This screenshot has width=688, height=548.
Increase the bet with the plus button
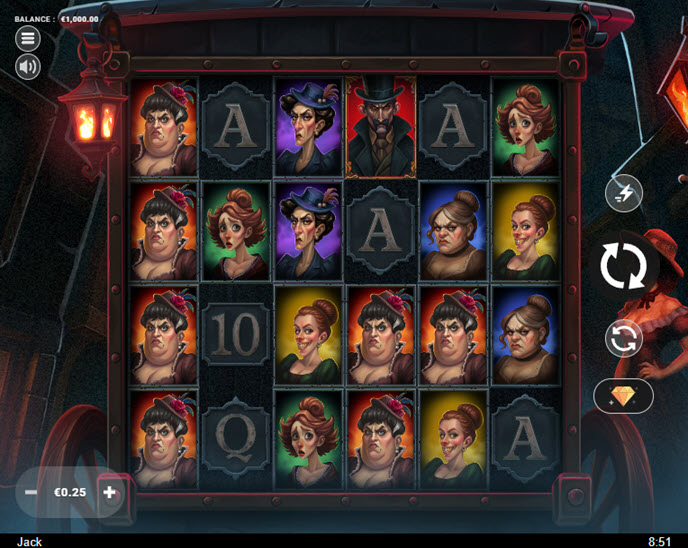pyautogui.click(x=110, y=492)
